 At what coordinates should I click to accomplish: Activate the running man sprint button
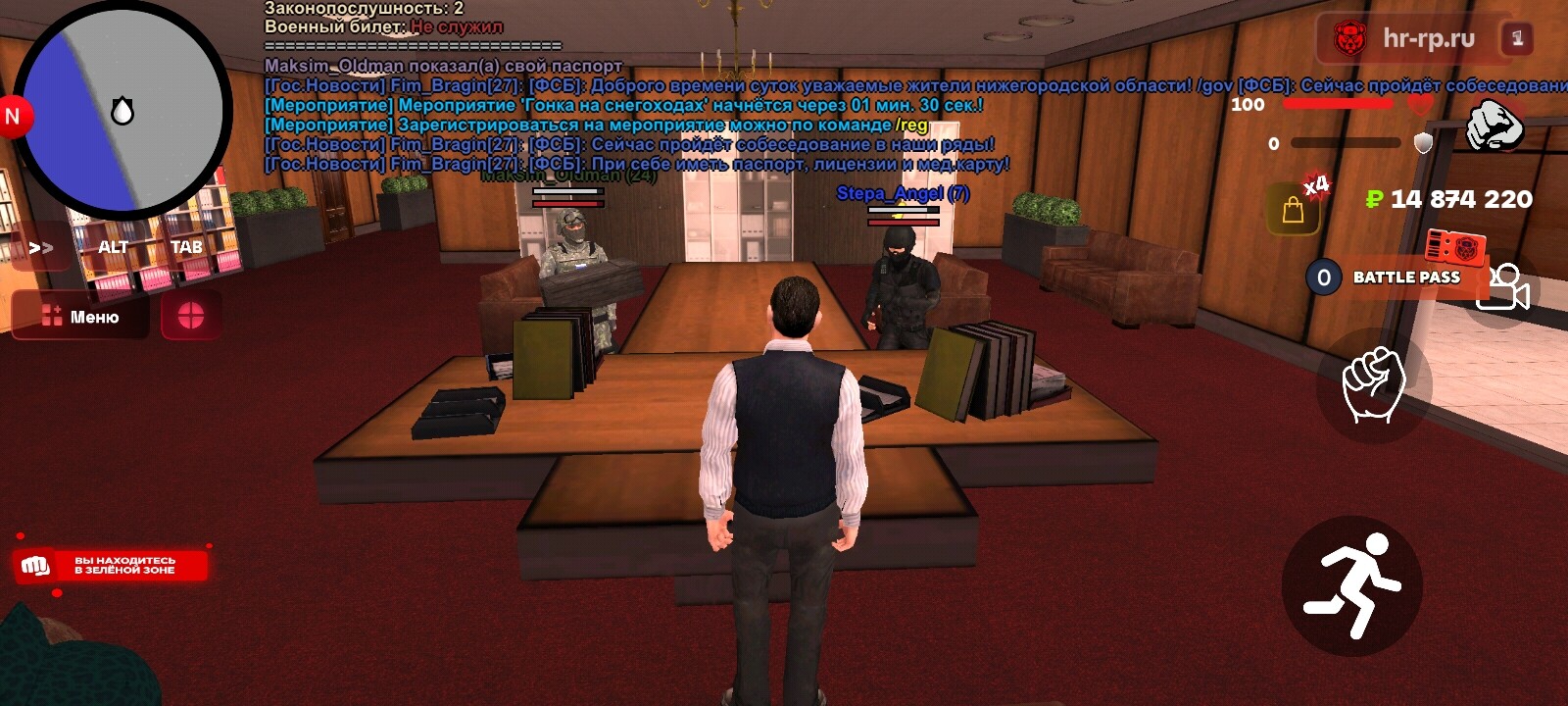pyautogui.click(x=1352, y=585)
